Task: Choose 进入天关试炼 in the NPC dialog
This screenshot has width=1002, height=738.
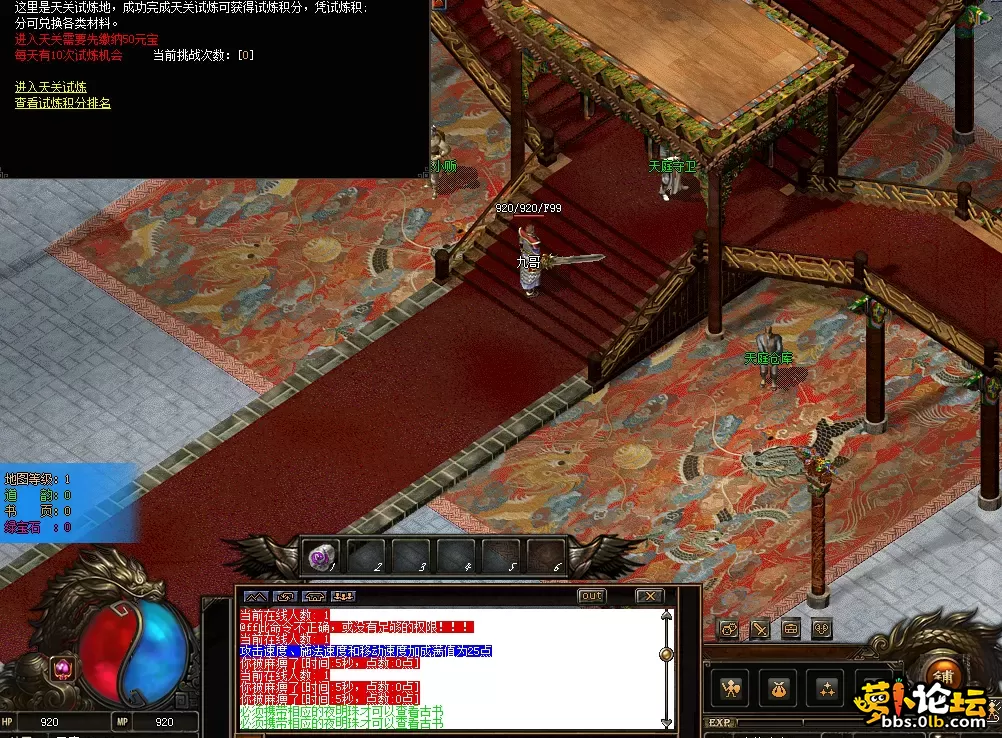Action: click(50, 88)
